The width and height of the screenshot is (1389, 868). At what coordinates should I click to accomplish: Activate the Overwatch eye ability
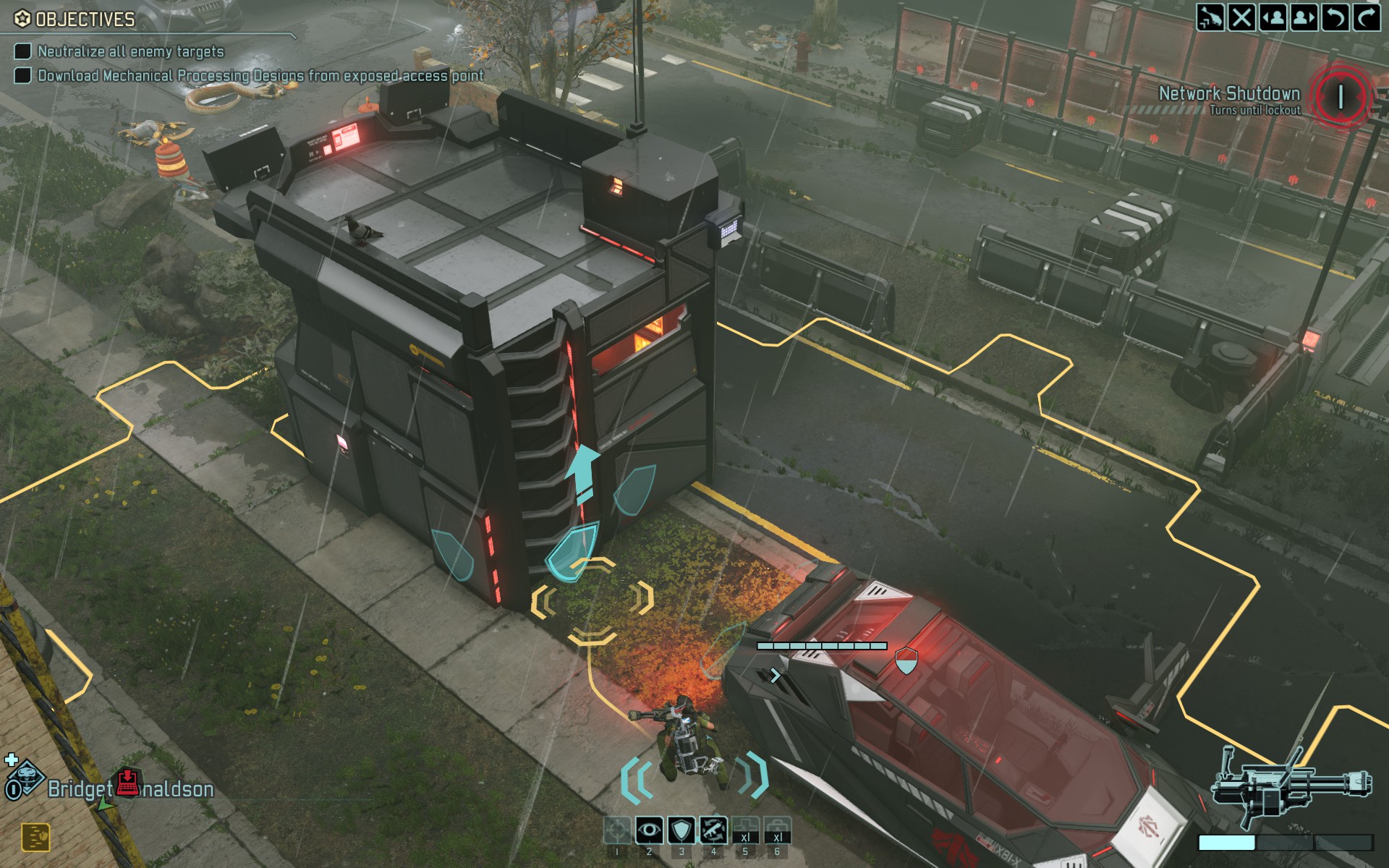pyautogui.click(x=649, y=830)
